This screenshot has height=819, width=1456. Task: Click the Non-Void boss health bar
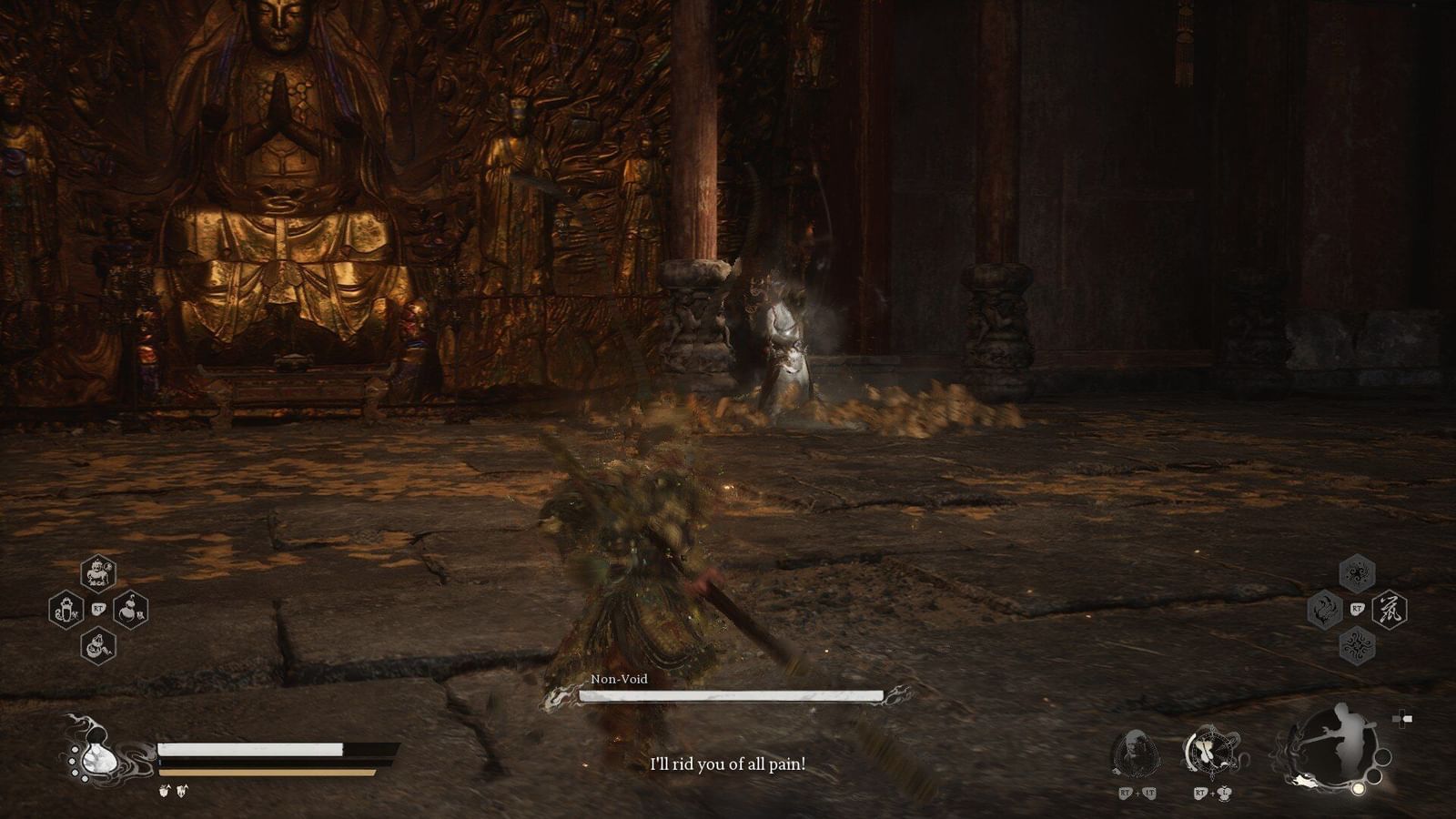click(728, 696)
